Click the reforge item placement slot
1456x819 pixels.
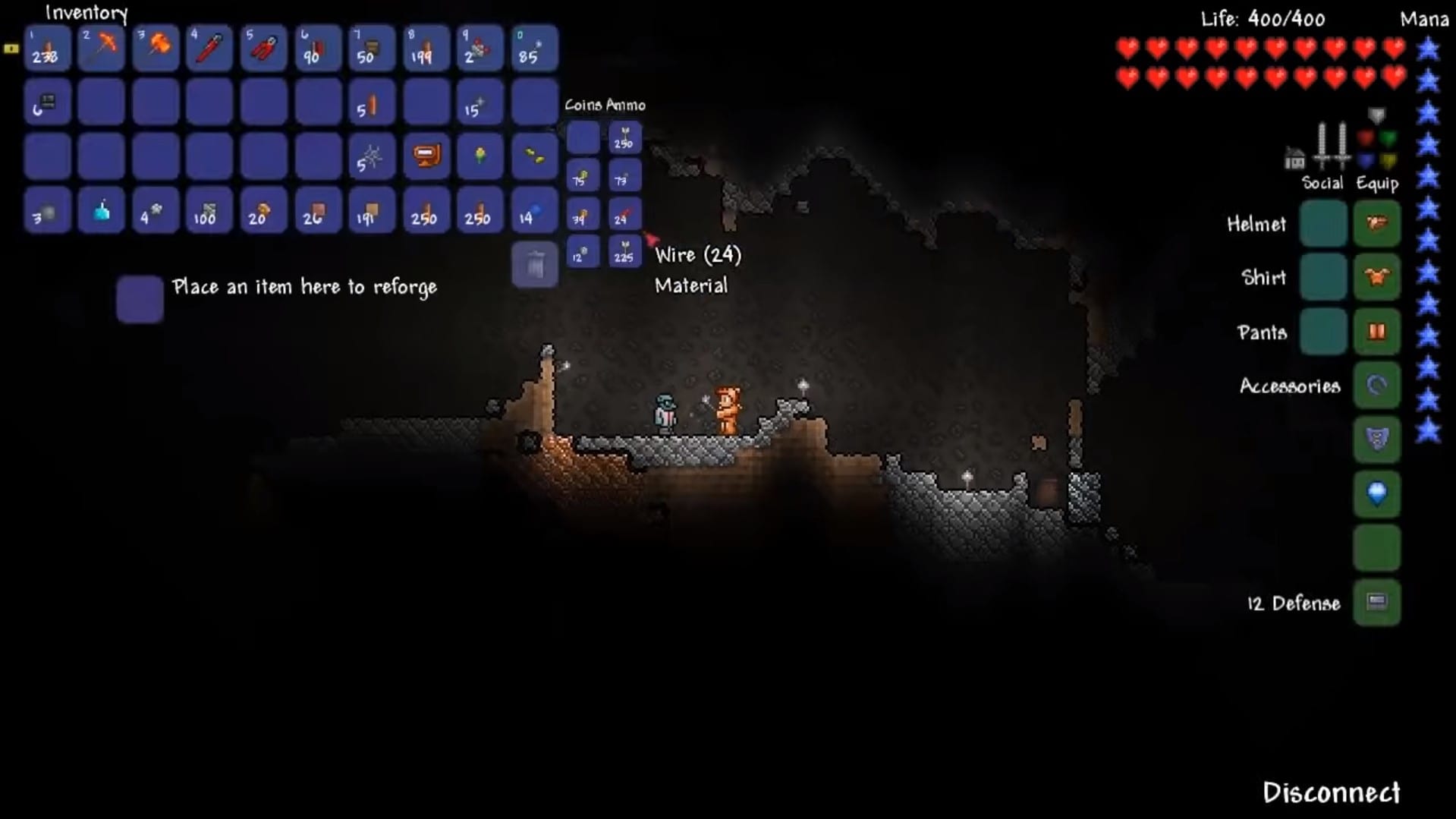click(x=140, y=298)
